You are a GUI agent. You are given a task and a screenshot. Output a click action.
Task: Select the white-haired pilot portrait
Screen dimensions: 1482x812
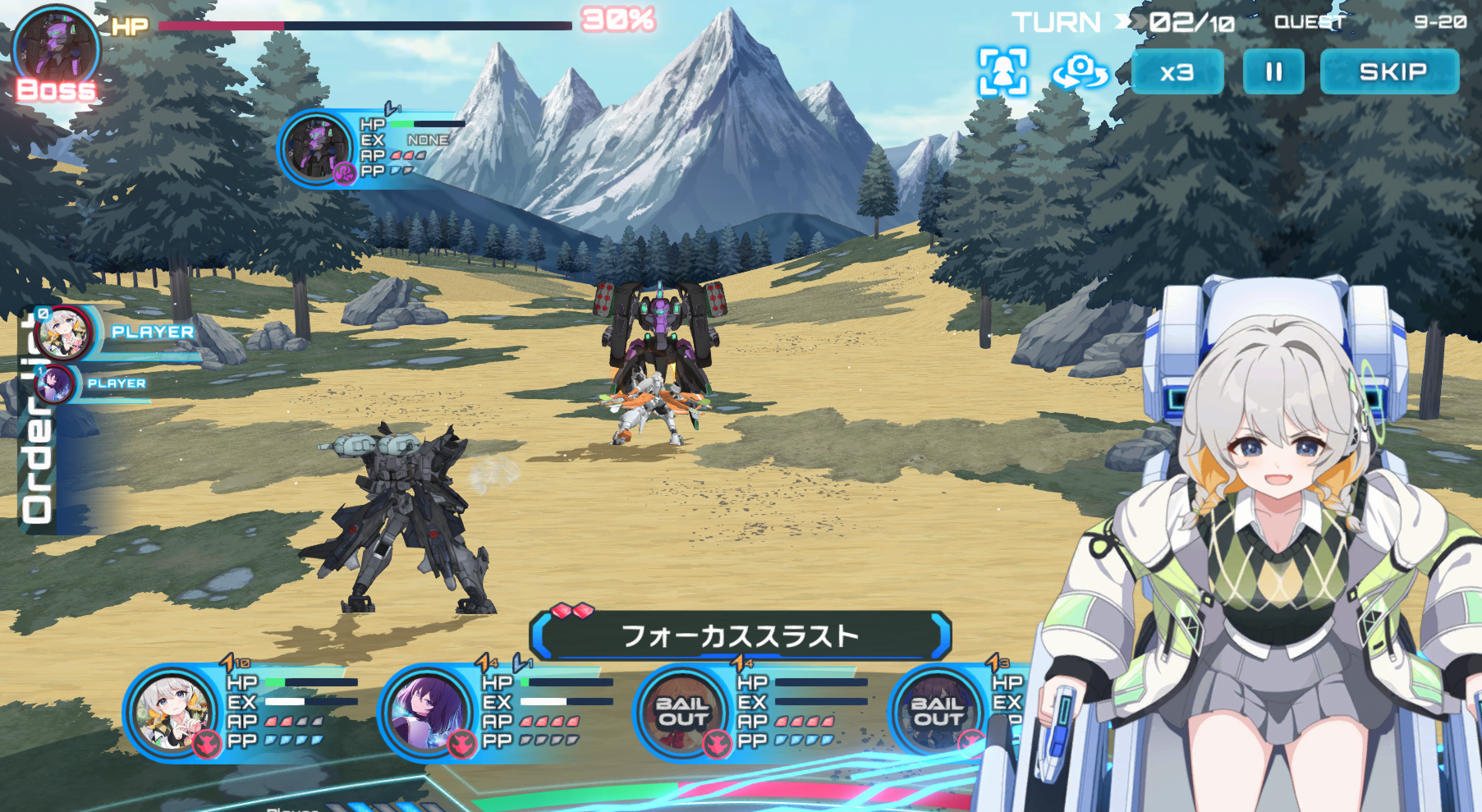tap(172, 713)
